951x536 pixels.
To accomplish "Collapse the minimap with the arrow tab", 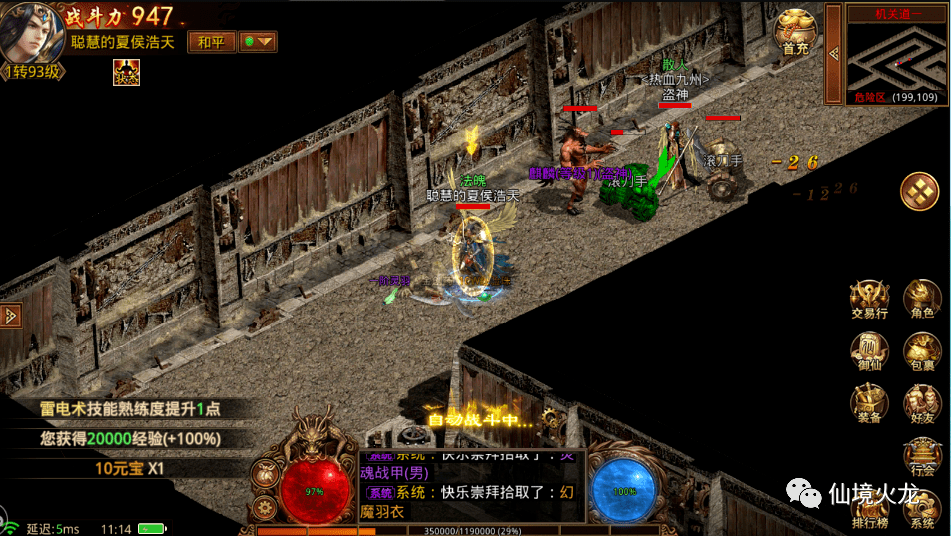I will pos(832,52).
